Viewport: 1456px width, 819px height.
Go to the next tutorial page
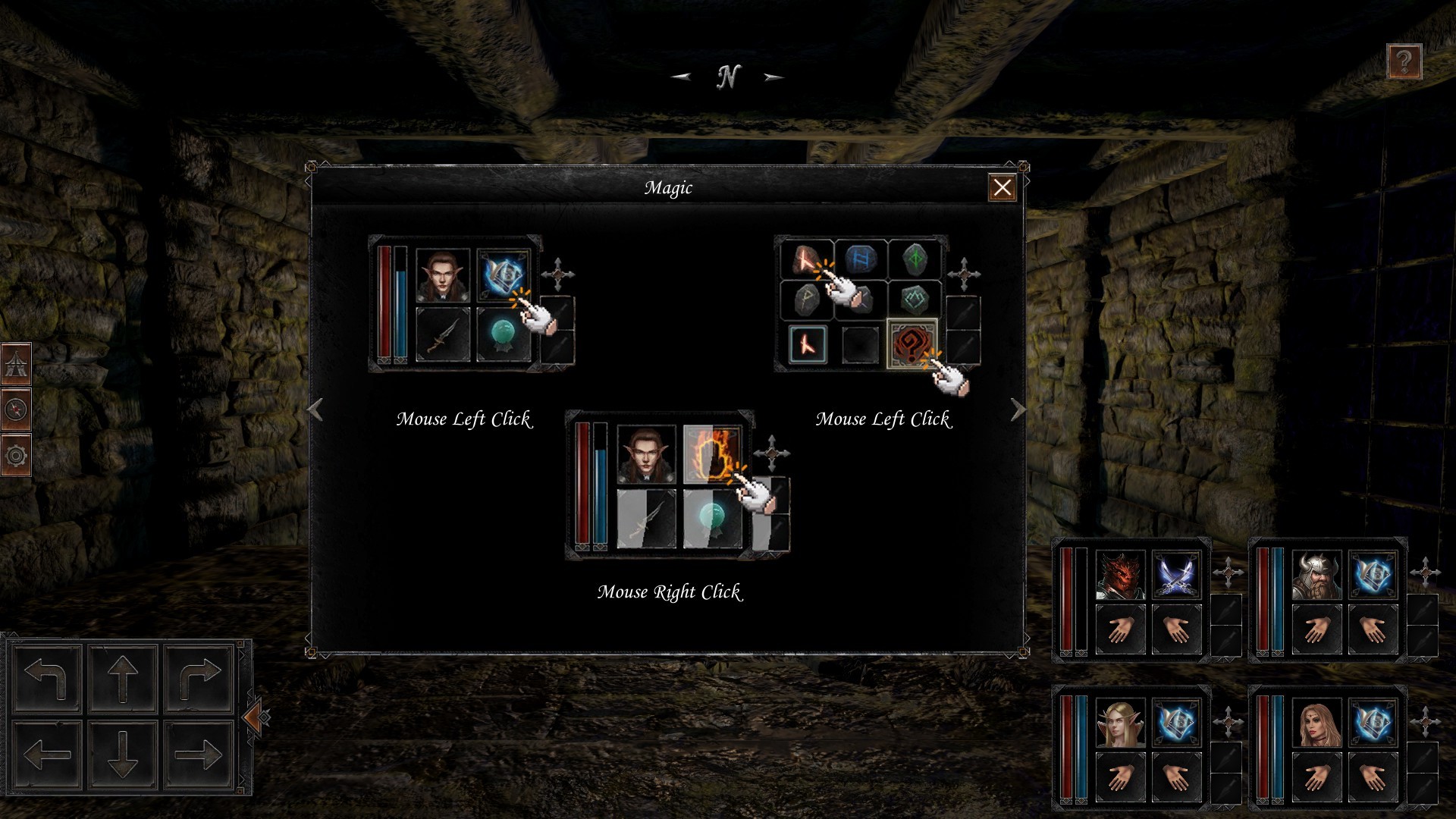coord(1018,410)
